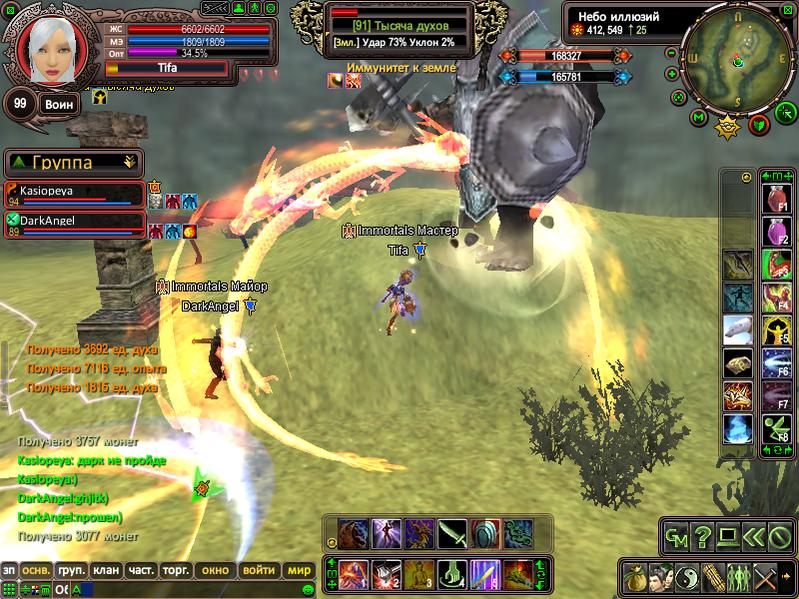Open the world map with the M button

point(698,118)
